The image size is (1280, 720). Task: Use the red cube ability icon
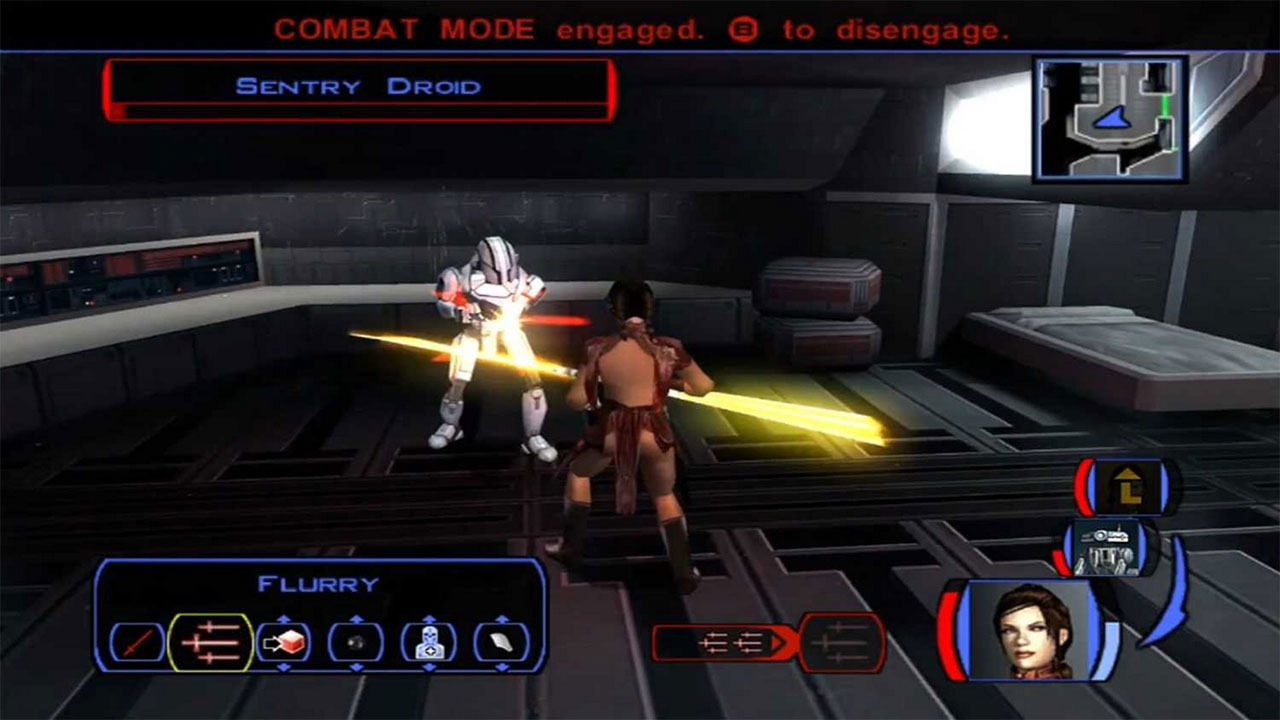click(x=283, y=642)
